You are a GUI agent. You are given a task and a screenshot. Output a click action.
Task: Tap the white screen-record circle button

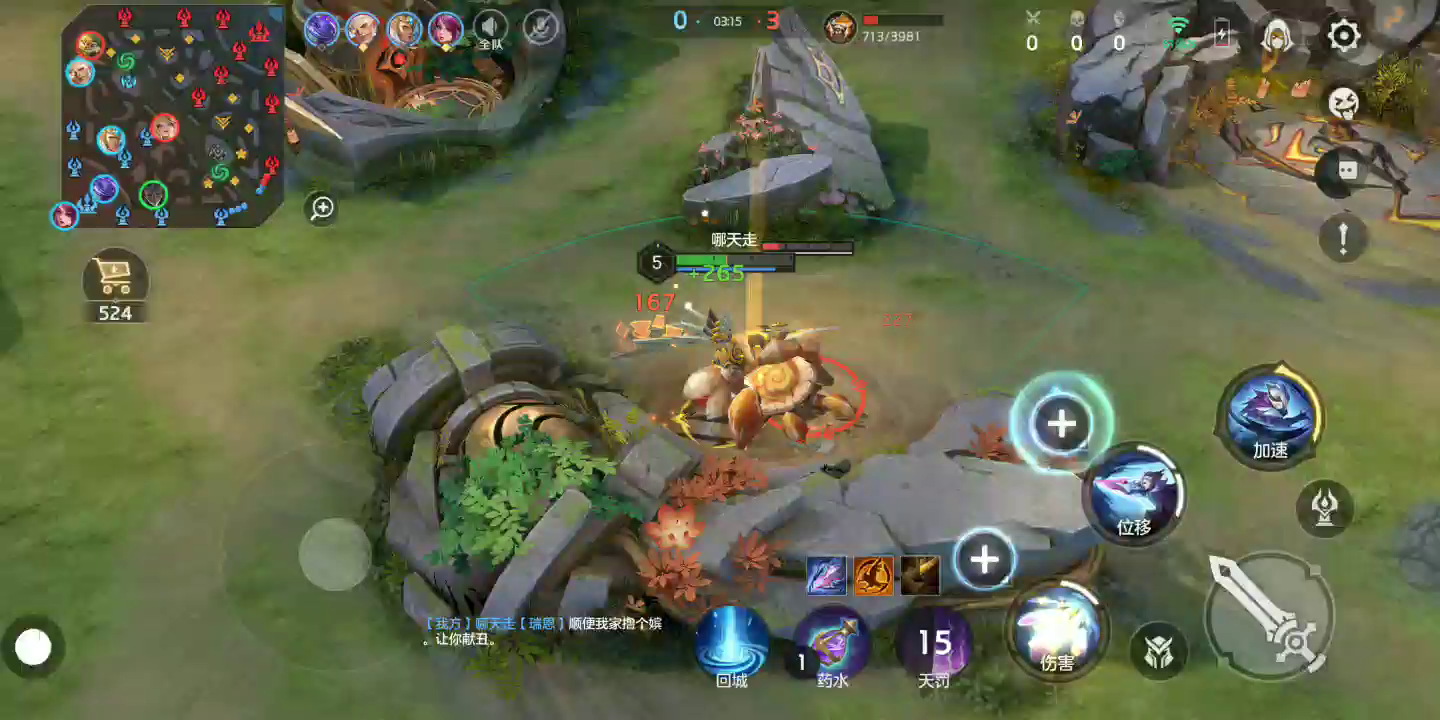click(33, 648)
